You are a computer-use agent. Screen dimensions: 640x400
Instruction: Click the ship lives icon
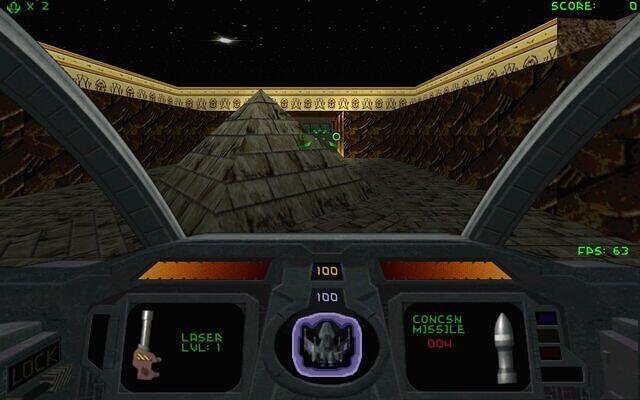[x=10, y=7]
